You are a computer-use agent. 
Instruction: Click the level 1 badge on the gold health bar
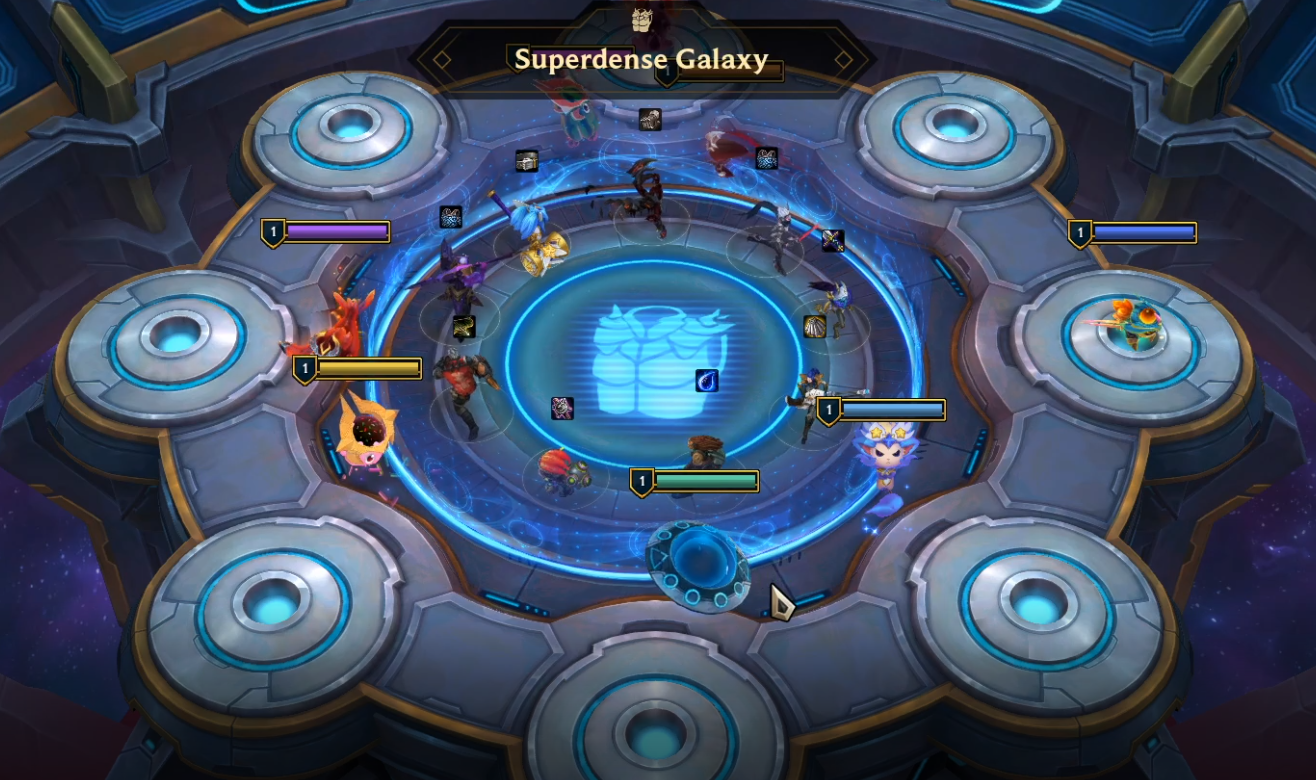303,367
